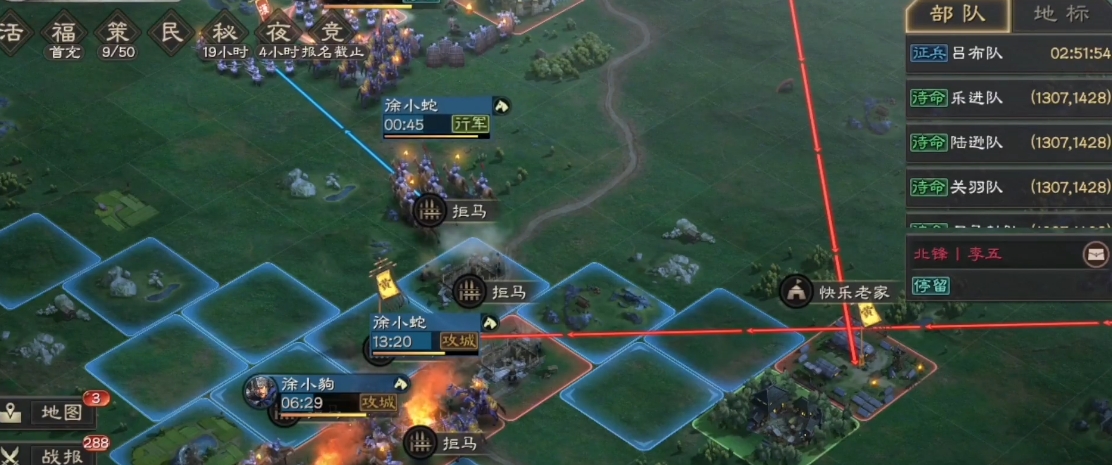Open the 夜 event icon
1112x465 pixels.
coord(281,31)
